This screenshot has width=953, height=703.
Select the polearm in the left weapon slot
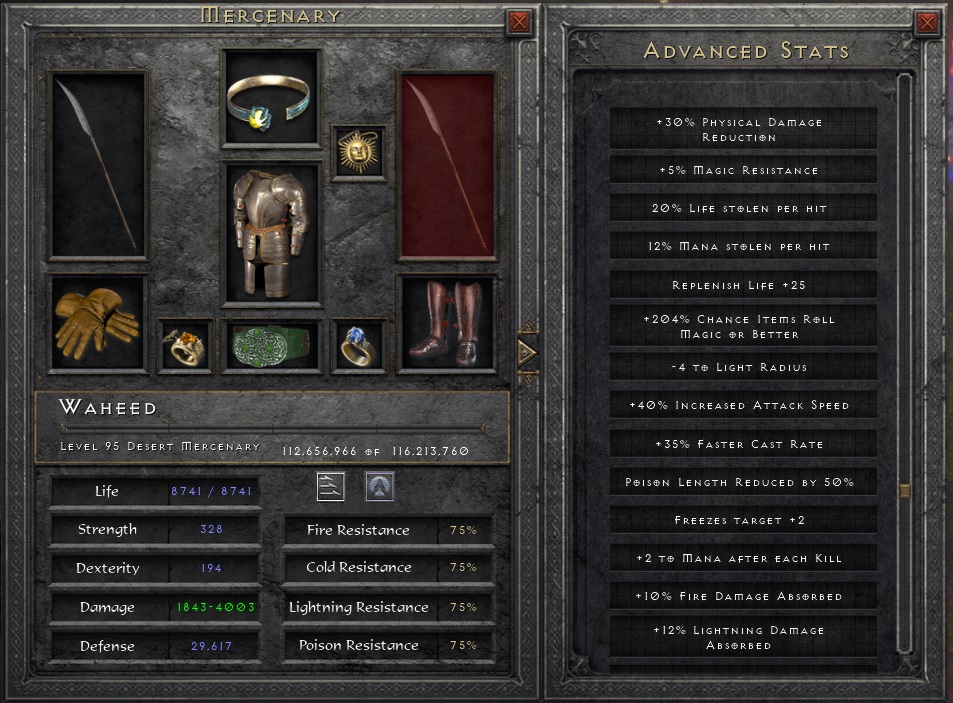[x=97, y=165]
